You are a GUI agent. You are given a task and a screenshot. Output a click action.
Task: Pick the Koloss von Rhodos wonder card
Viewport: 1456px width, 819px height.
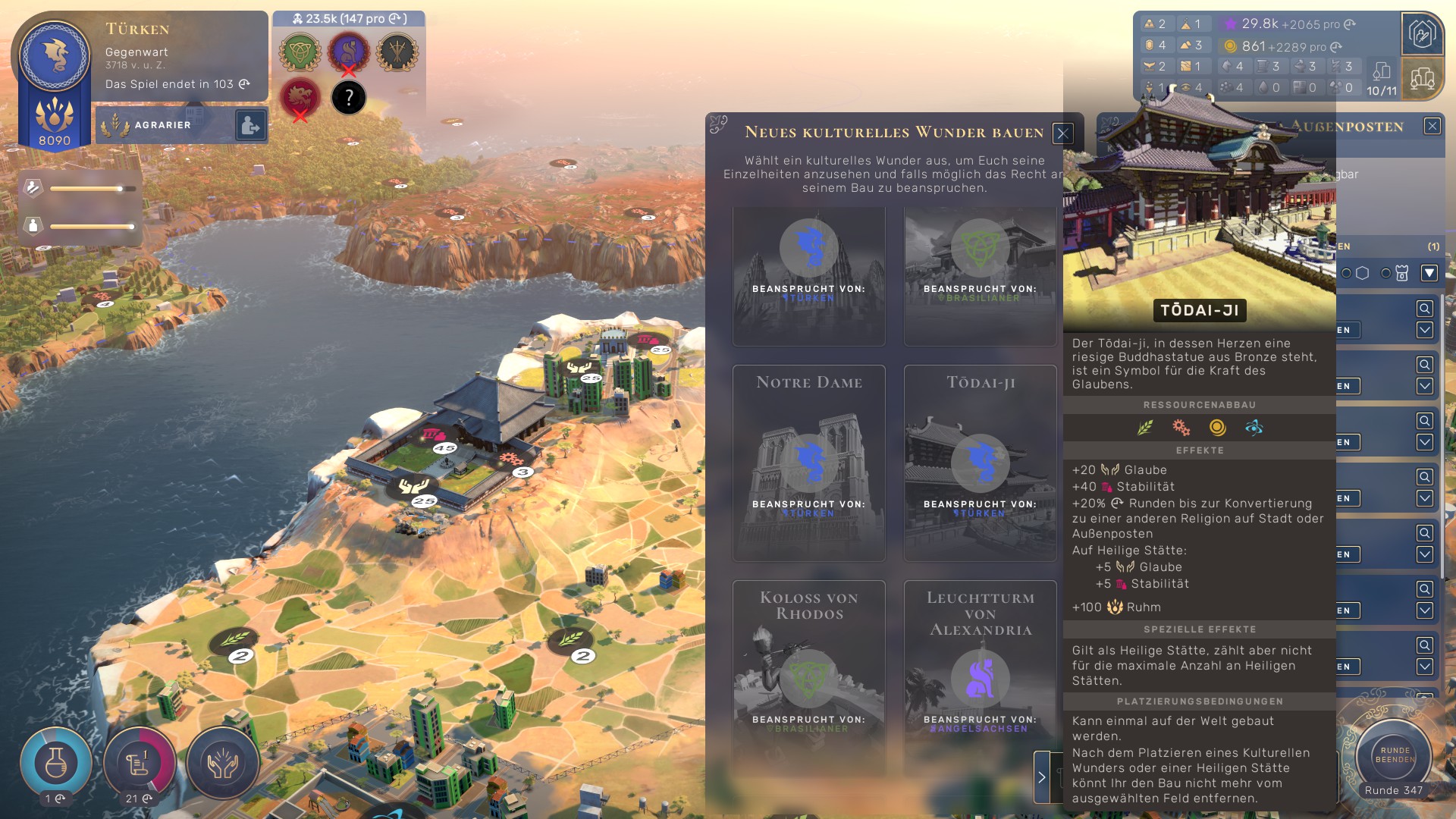pyautogui.click(x=809, y=675)
